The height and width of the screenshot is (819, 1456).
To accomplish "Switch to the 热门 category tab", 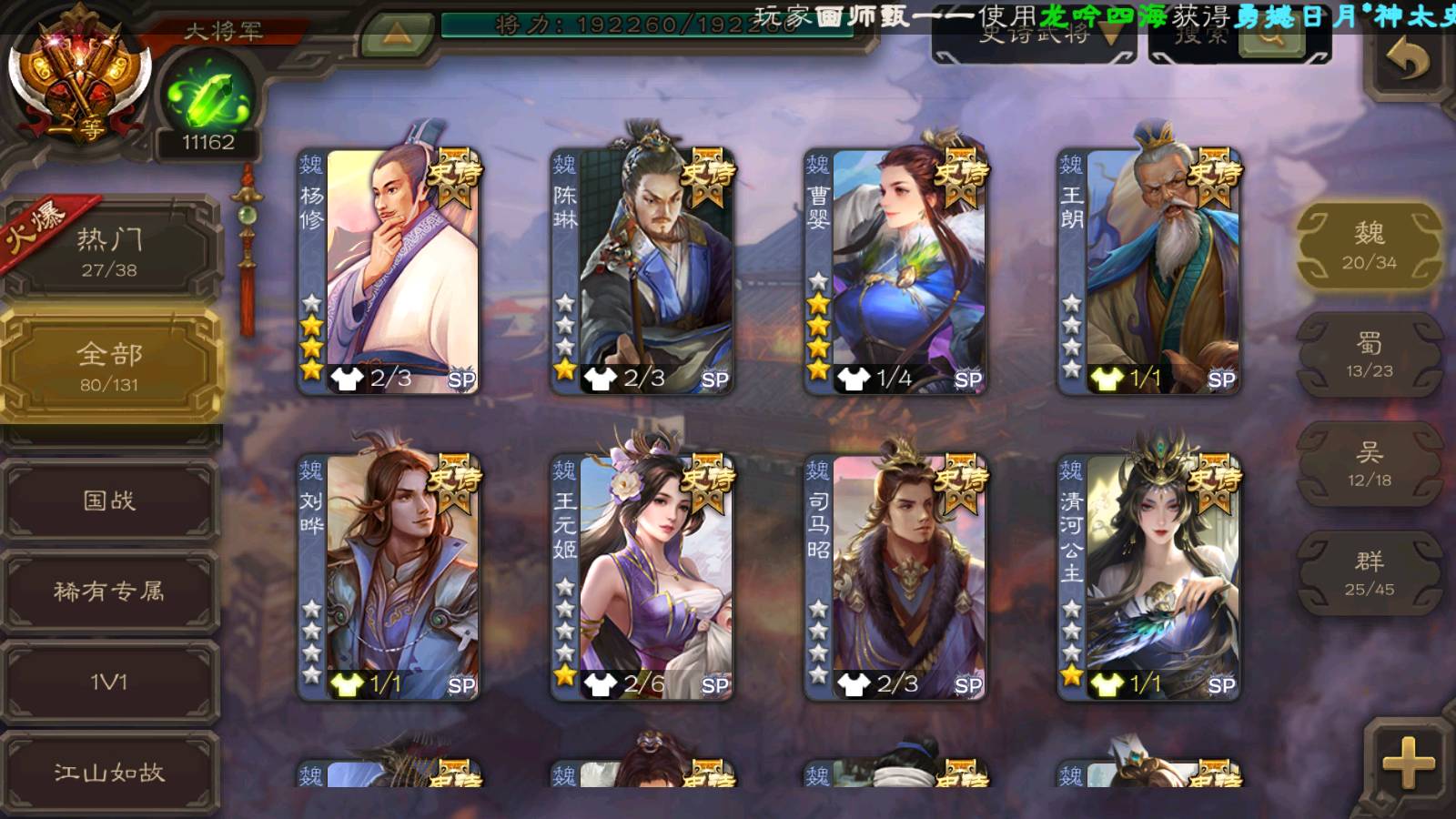I will coord(109,251).
